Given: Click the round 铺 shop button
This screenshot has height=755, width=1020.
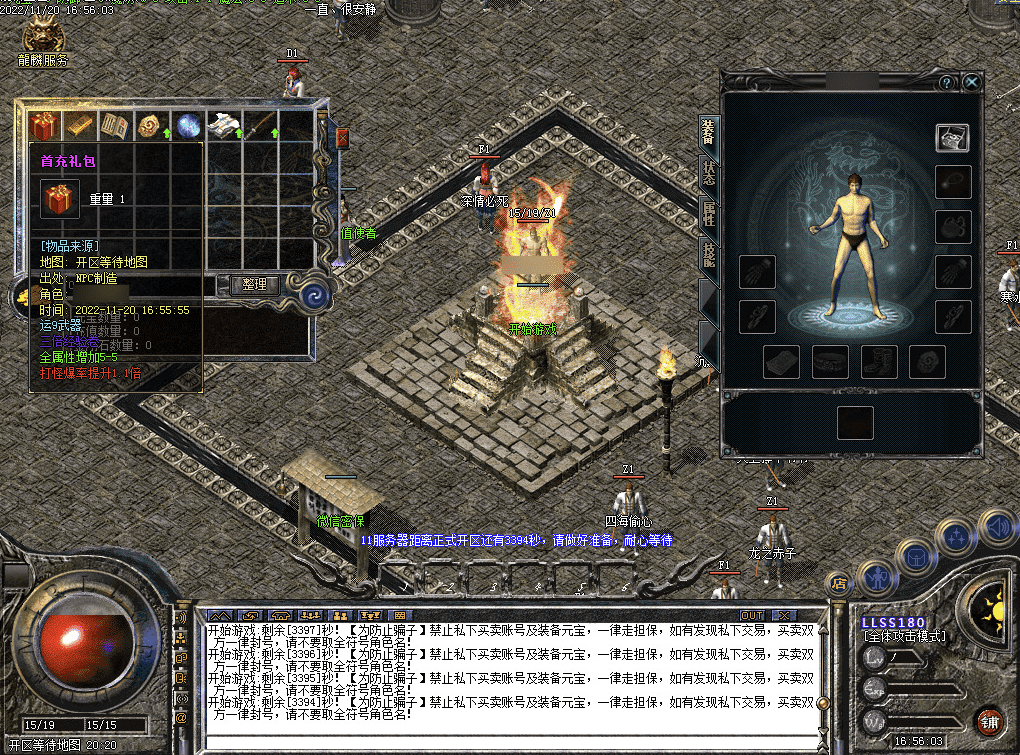Looking at the screenshot, I should [x=988, y=722].
